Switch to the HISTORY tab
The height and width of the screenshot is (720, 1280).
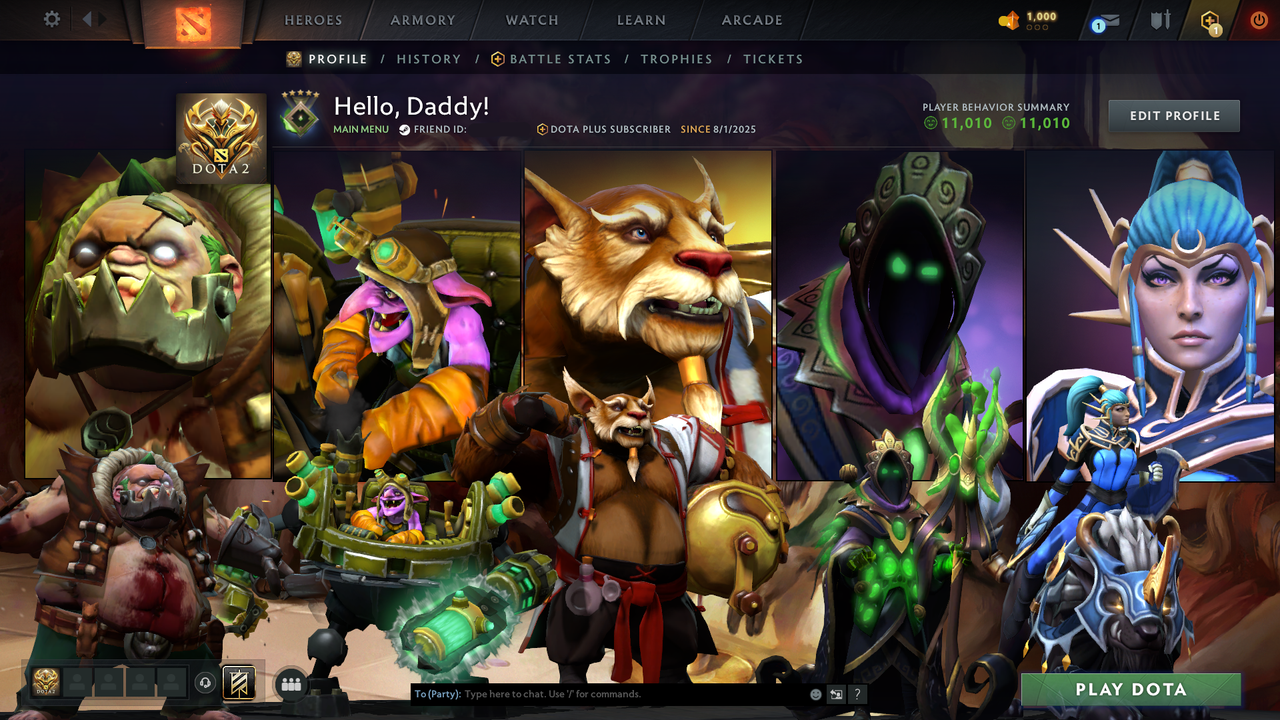[x=429, y=59]
